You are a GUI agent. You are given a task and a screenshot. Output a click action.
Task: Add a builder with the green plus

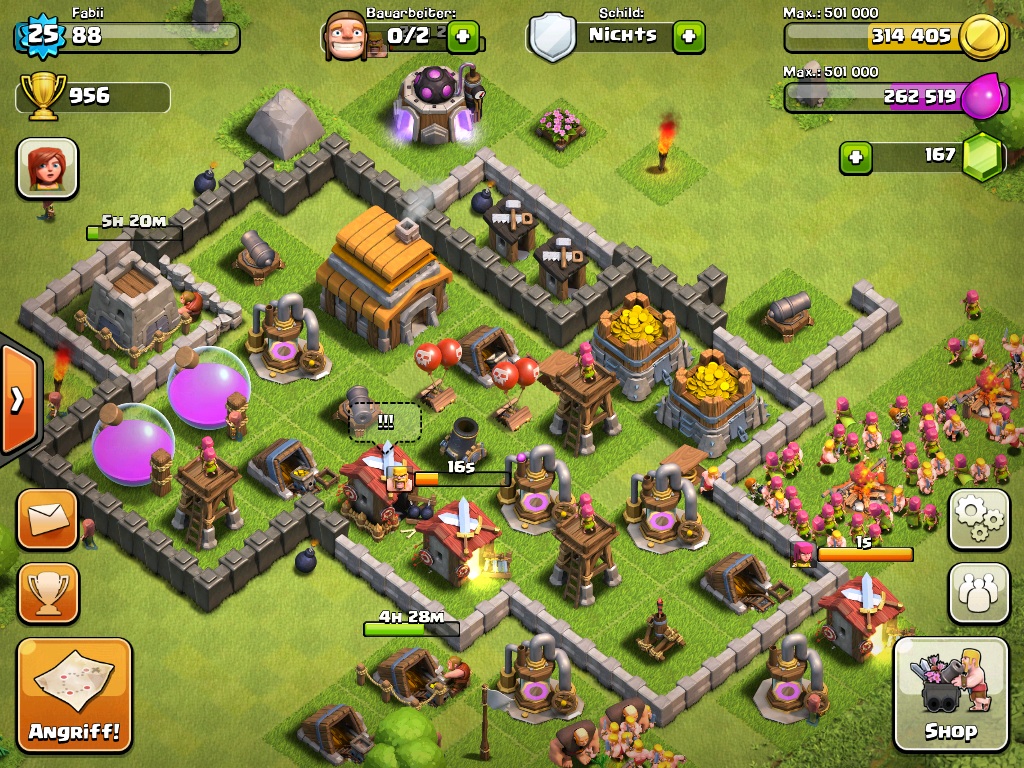coord(463,37)
